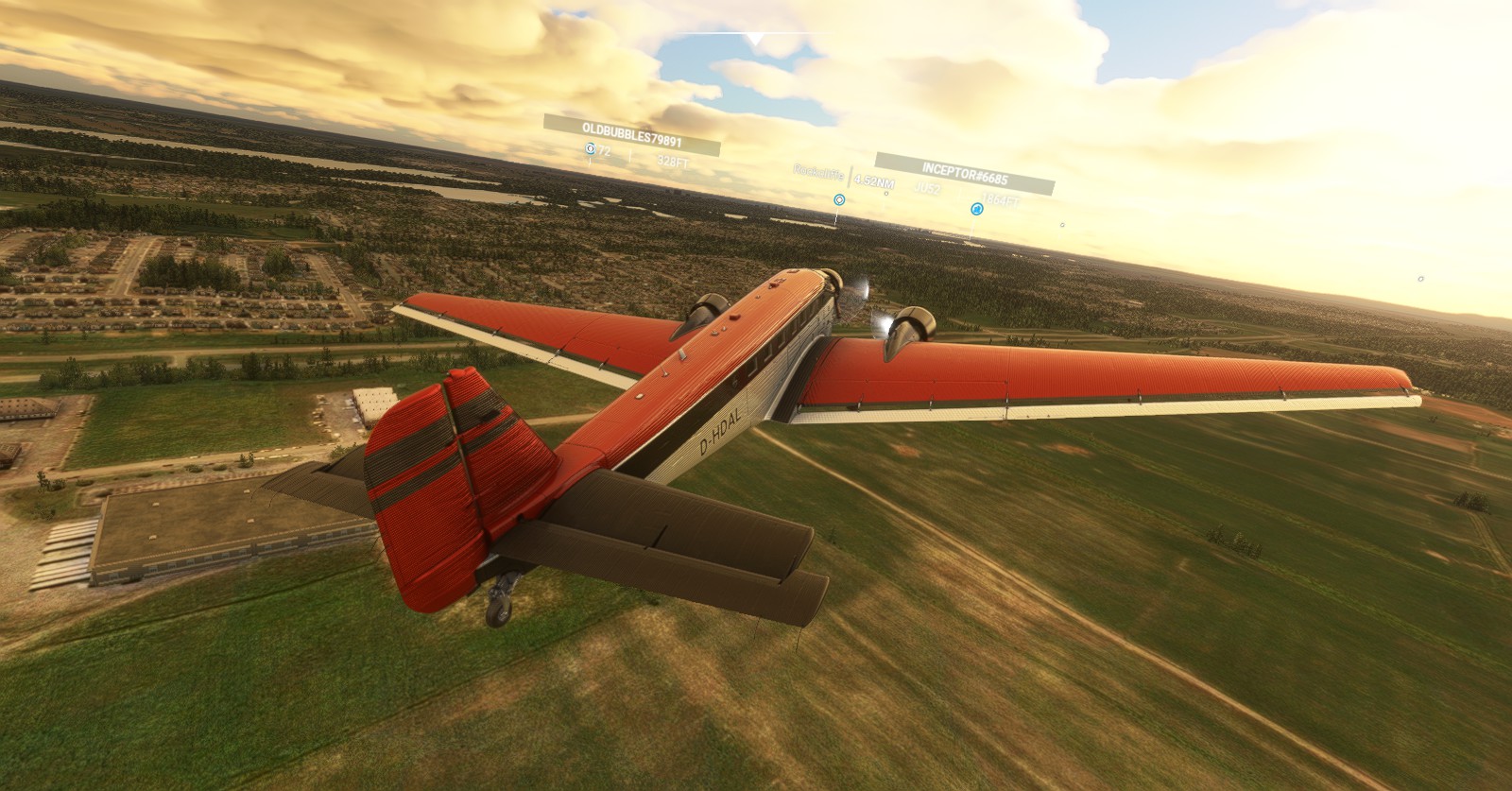This screenshot has width=1512, height=791.
Task: Click the Rockcliffe airport map marker
Action: click(x=838, y=199)
